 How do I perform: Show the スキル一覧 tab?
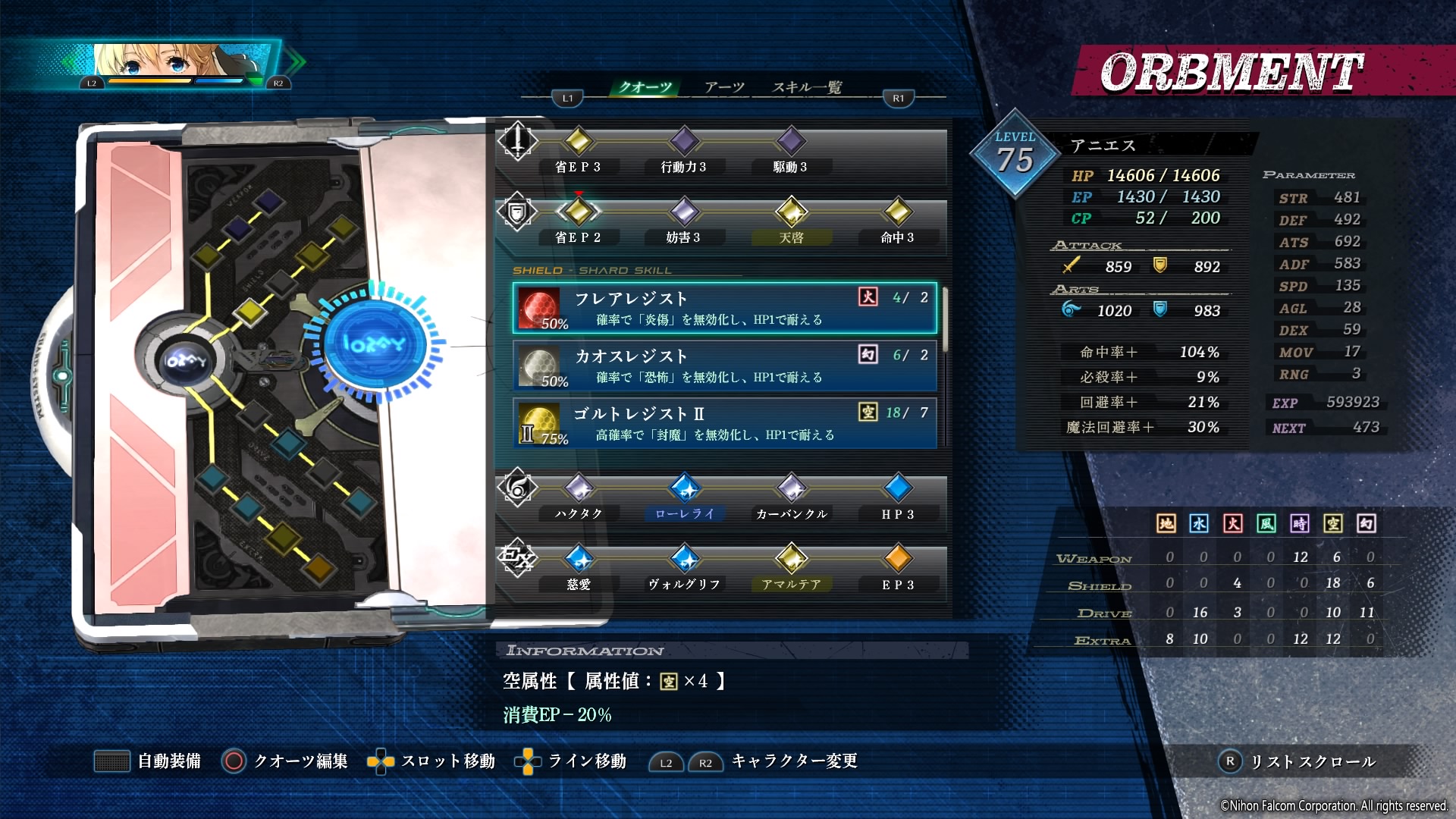807,87
